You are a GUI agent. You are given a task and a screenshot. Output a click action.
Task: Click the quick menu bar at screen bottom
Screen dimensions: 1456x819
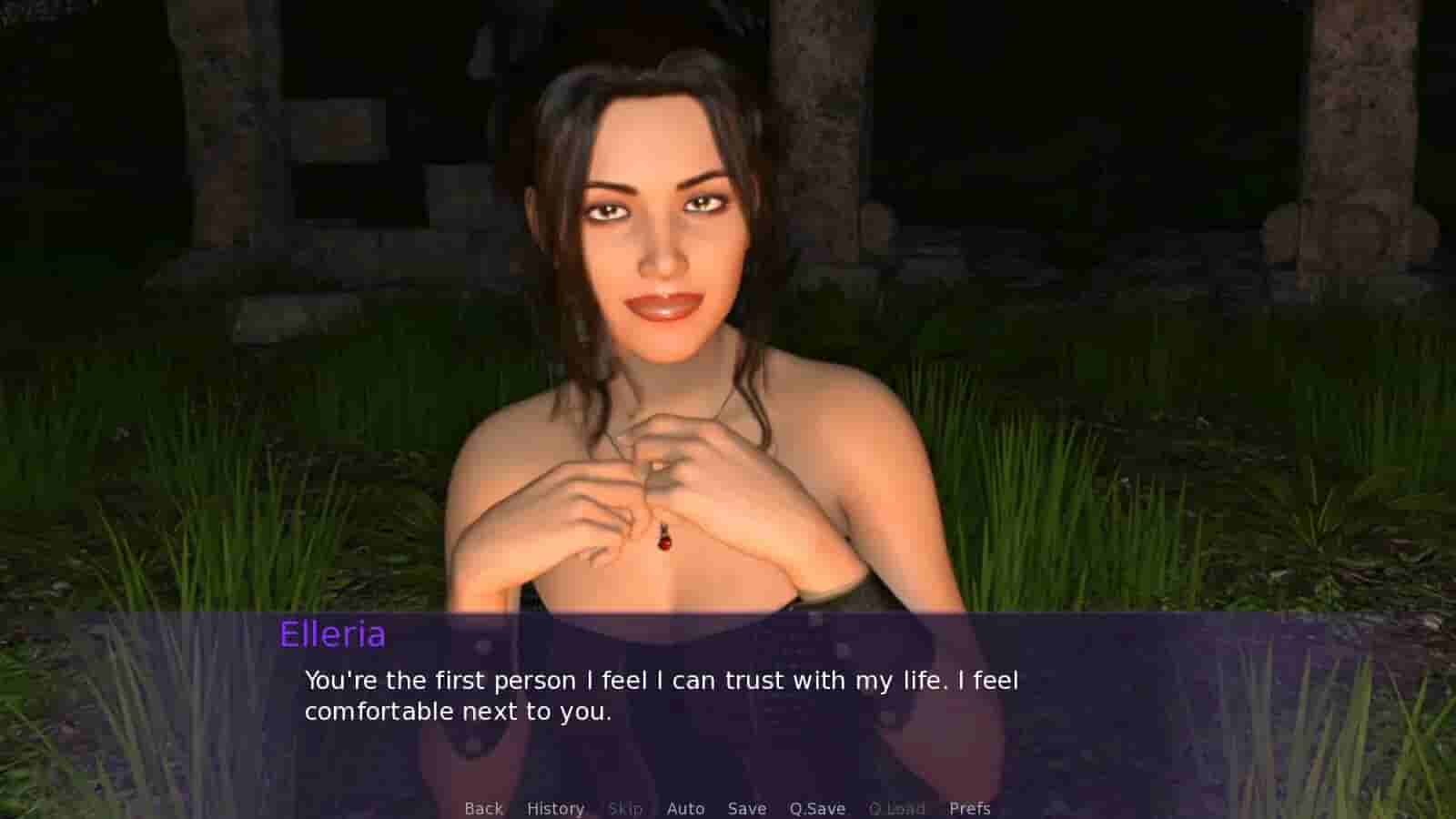728,808
